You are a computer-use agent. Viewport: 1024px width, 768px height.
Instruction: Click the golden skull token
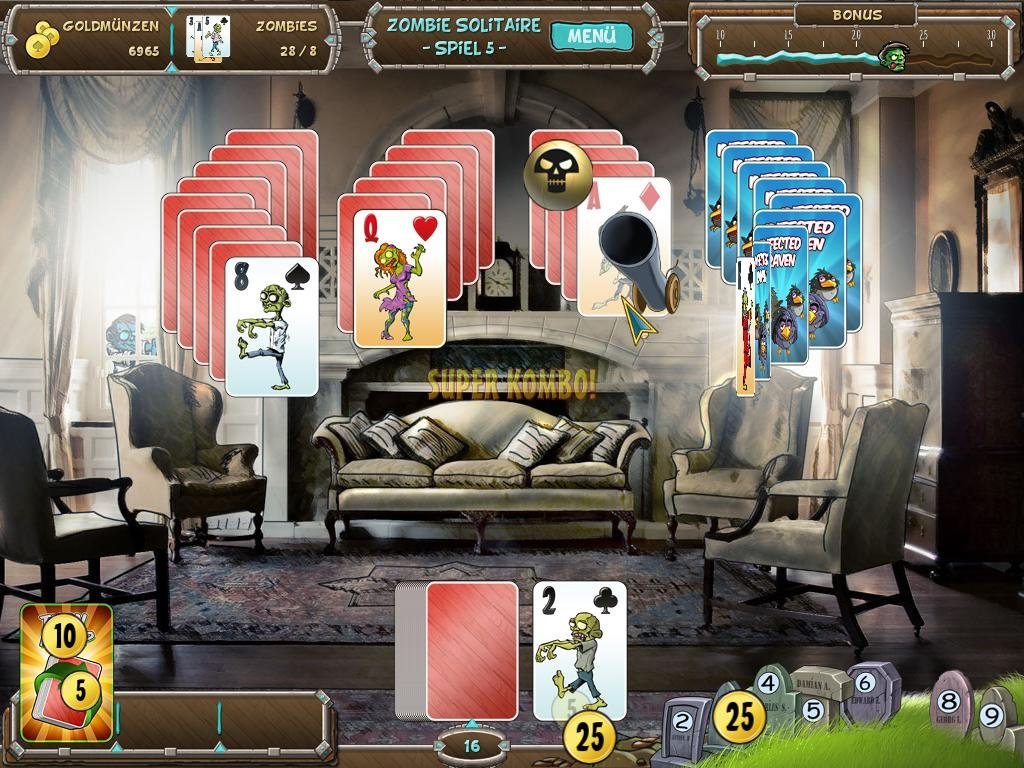pyautogui.click(x=557, y=176)
